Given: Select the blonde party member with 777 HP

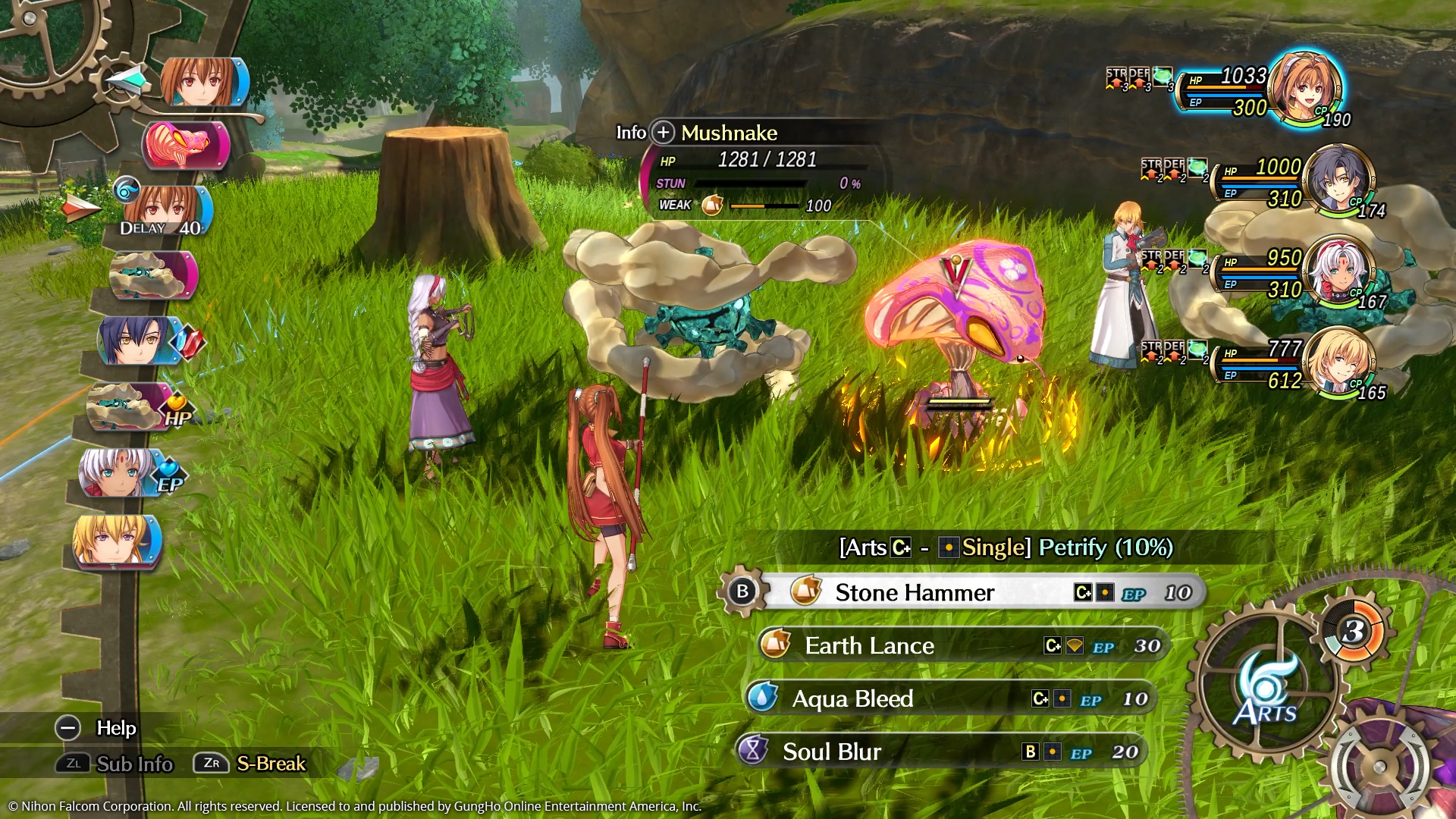Looking at the screenshot, I should (1338, 362).
